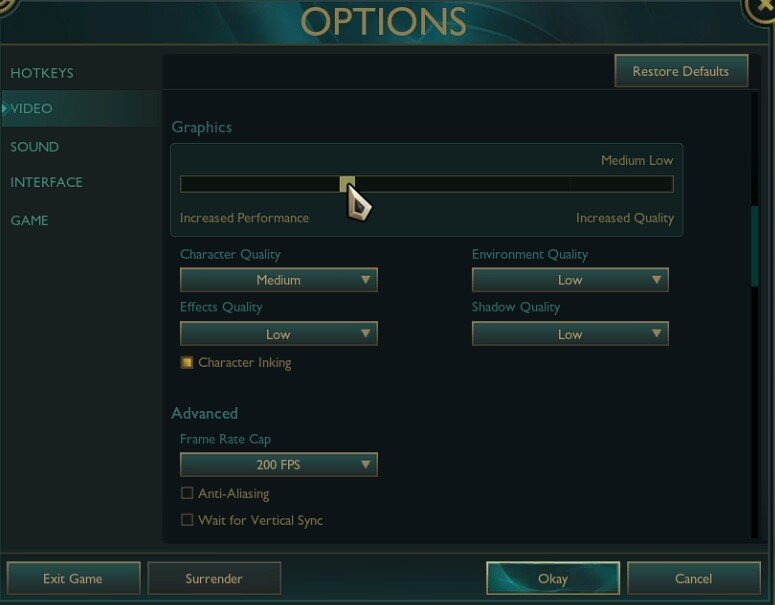Switch to the Hotkeys section
Screen dimensions: 775x605
pos(42,73)
